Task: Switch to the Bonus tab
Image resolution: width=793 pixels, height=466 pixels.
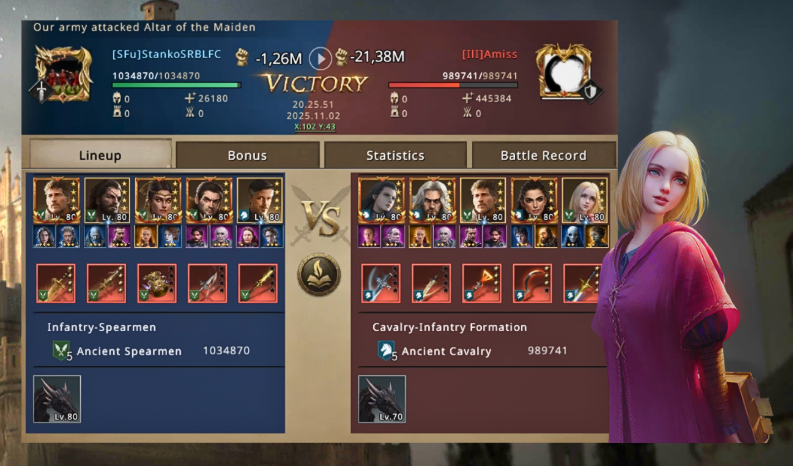Action: pyautogui.click(x=247, y=155)
